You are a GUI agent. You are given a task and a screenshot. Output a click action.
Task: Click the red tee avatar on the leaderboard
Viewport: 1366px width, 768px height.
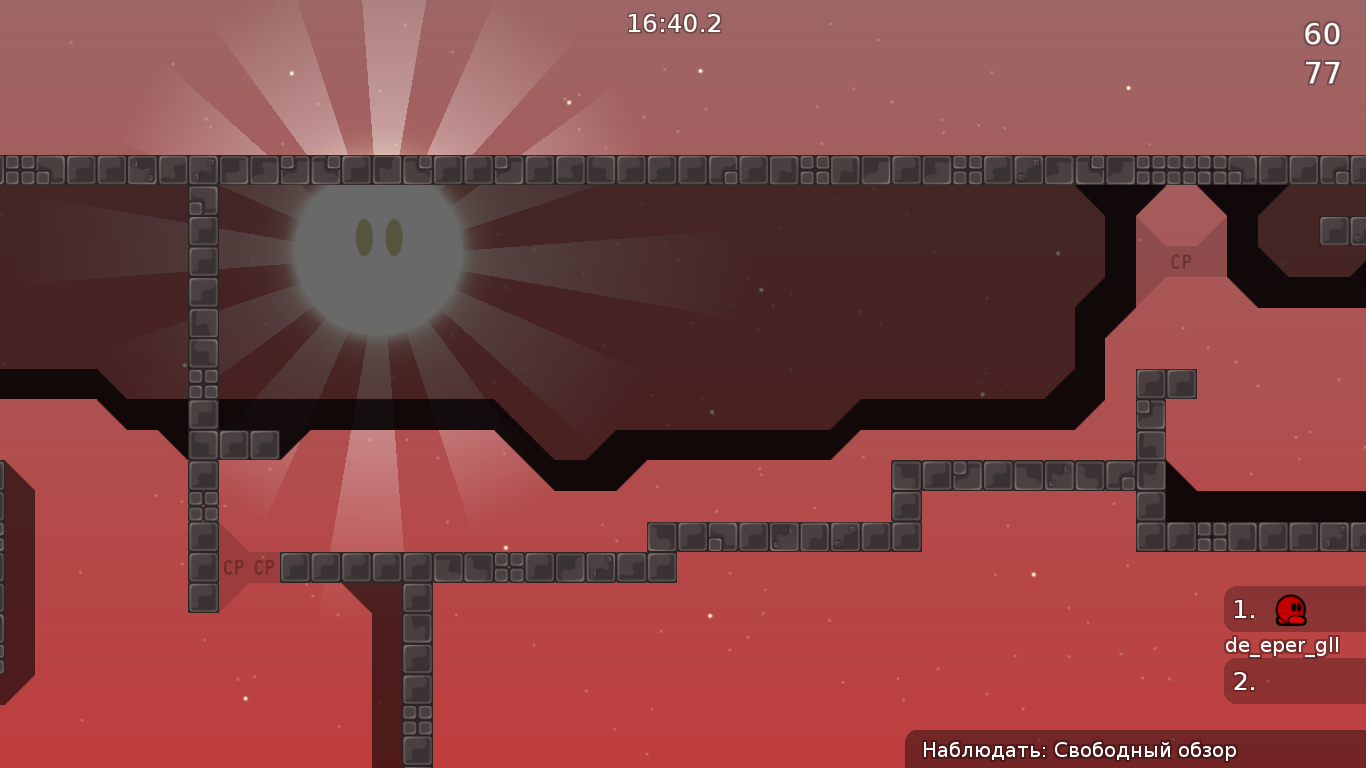click(x=1289, y=612)
